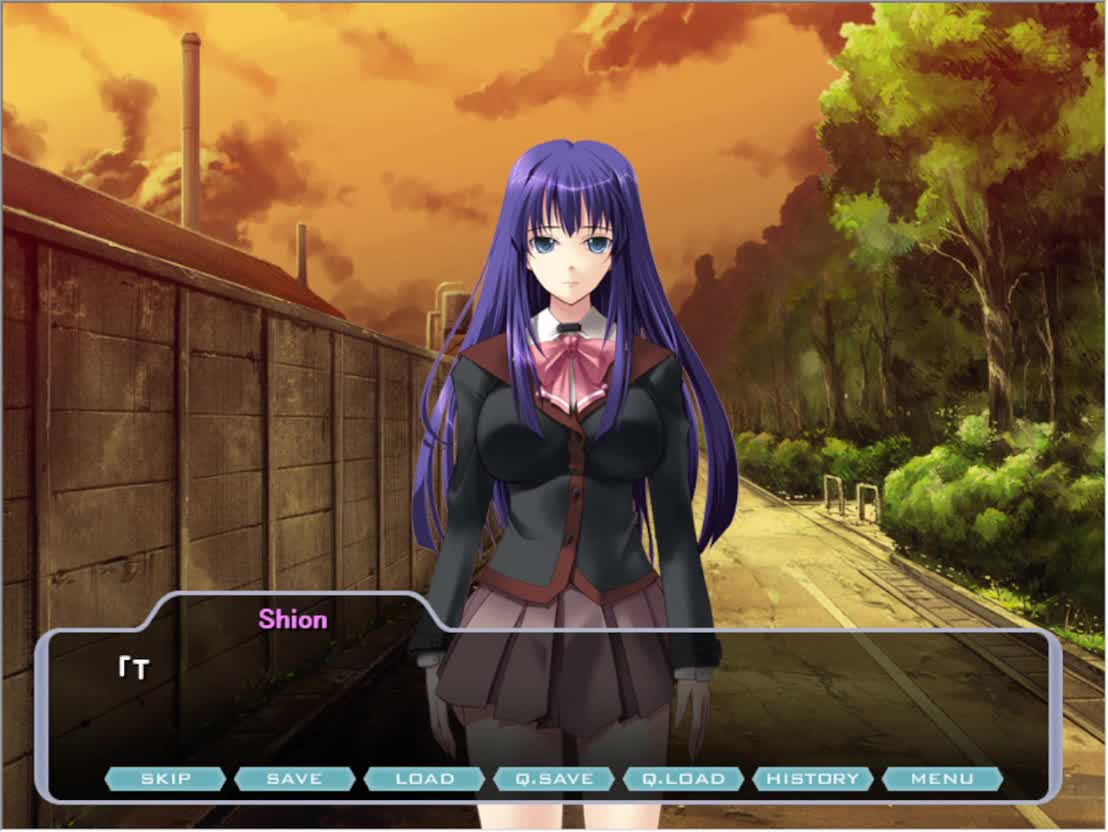Activate the SKIP button

pyautogui.click(x=165, y=779)
